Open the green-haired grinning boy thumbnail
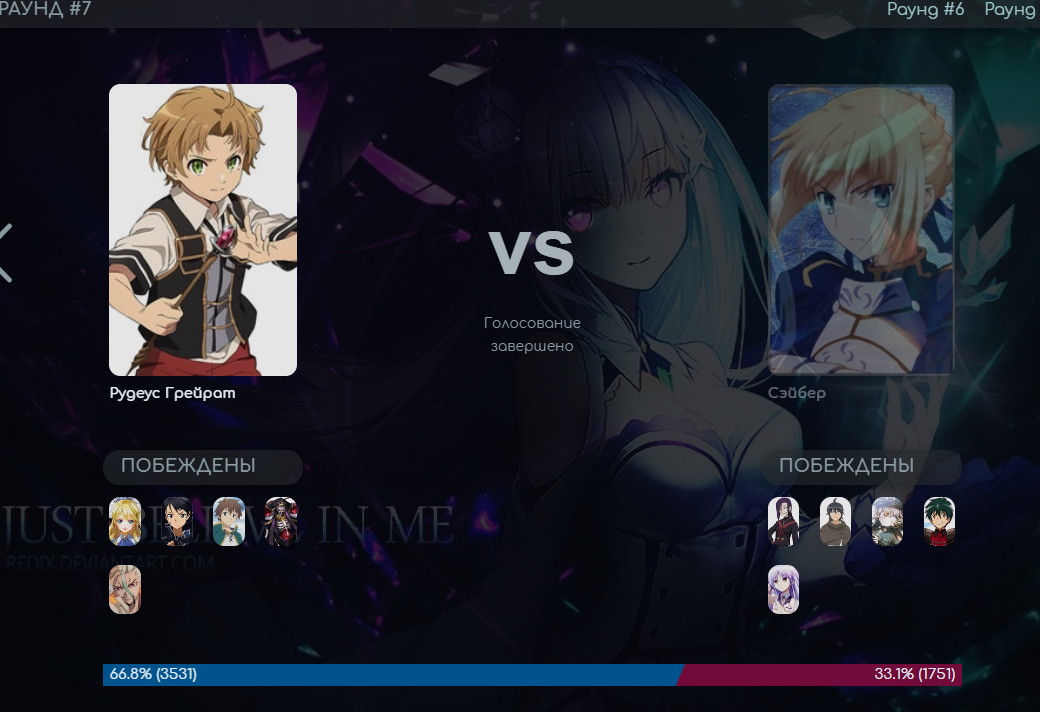This screenshot has height=712, width=1040. coord(939,521)
